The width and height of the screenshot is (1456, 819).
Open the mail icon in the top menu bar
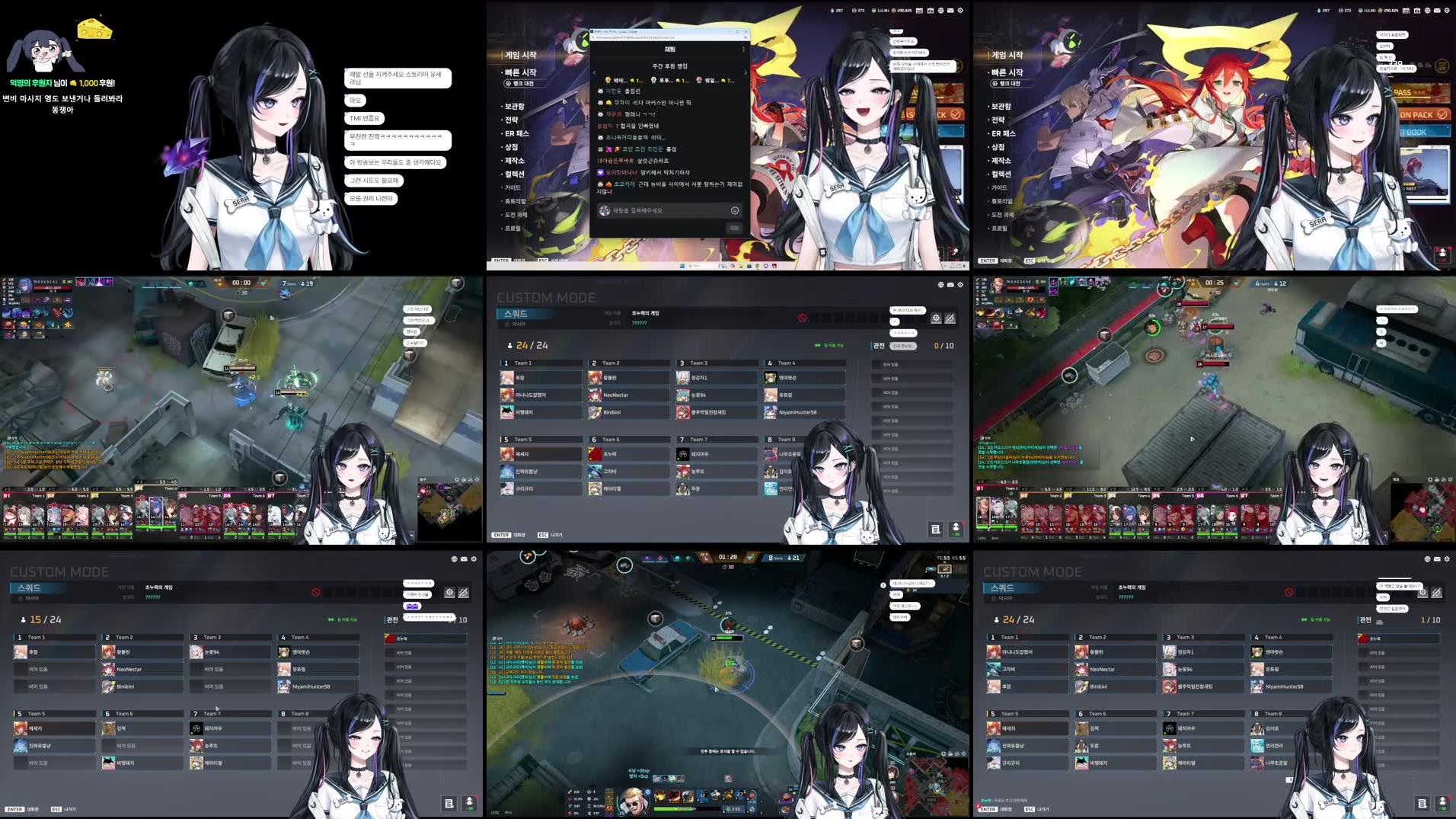coord(949,10)
